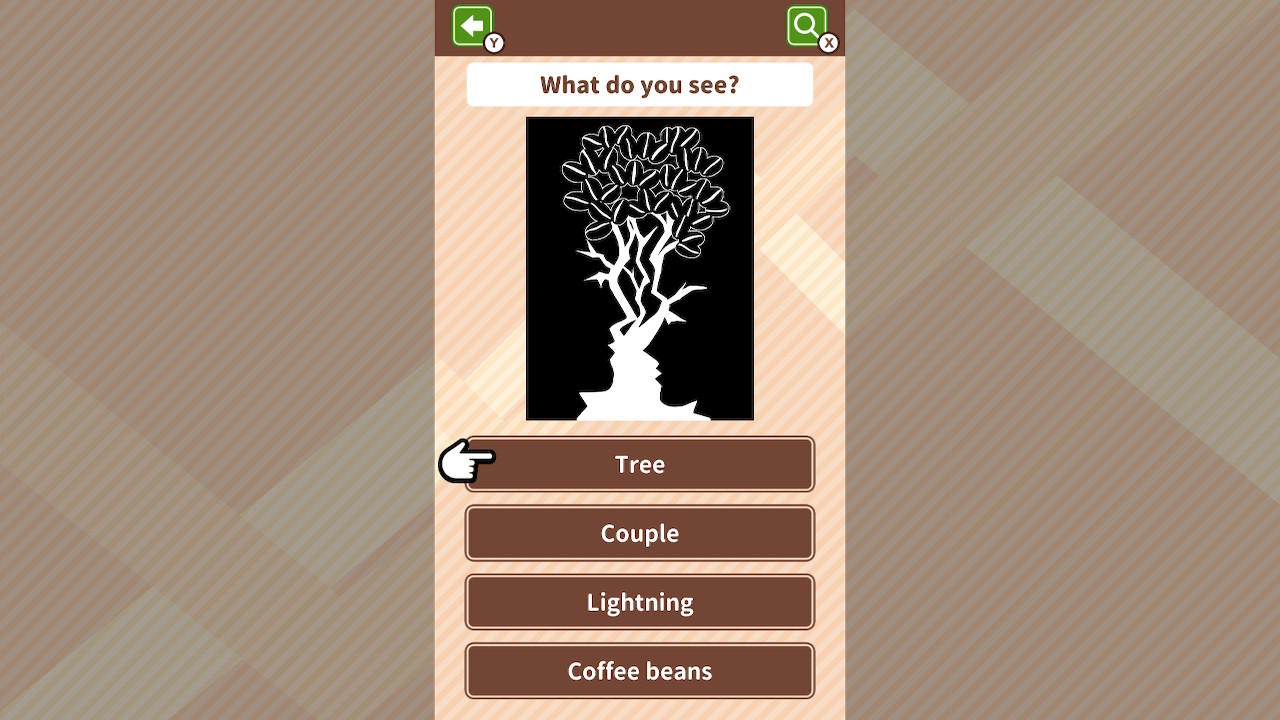Click the bottom-most answer option
1280x720 pixels.
[639, 671]
